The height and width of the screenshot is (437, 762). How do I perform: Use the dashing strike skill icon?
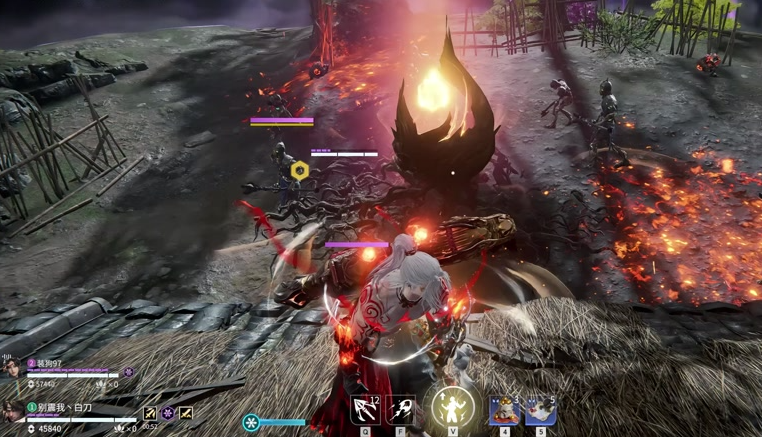[x=402, y=409]
